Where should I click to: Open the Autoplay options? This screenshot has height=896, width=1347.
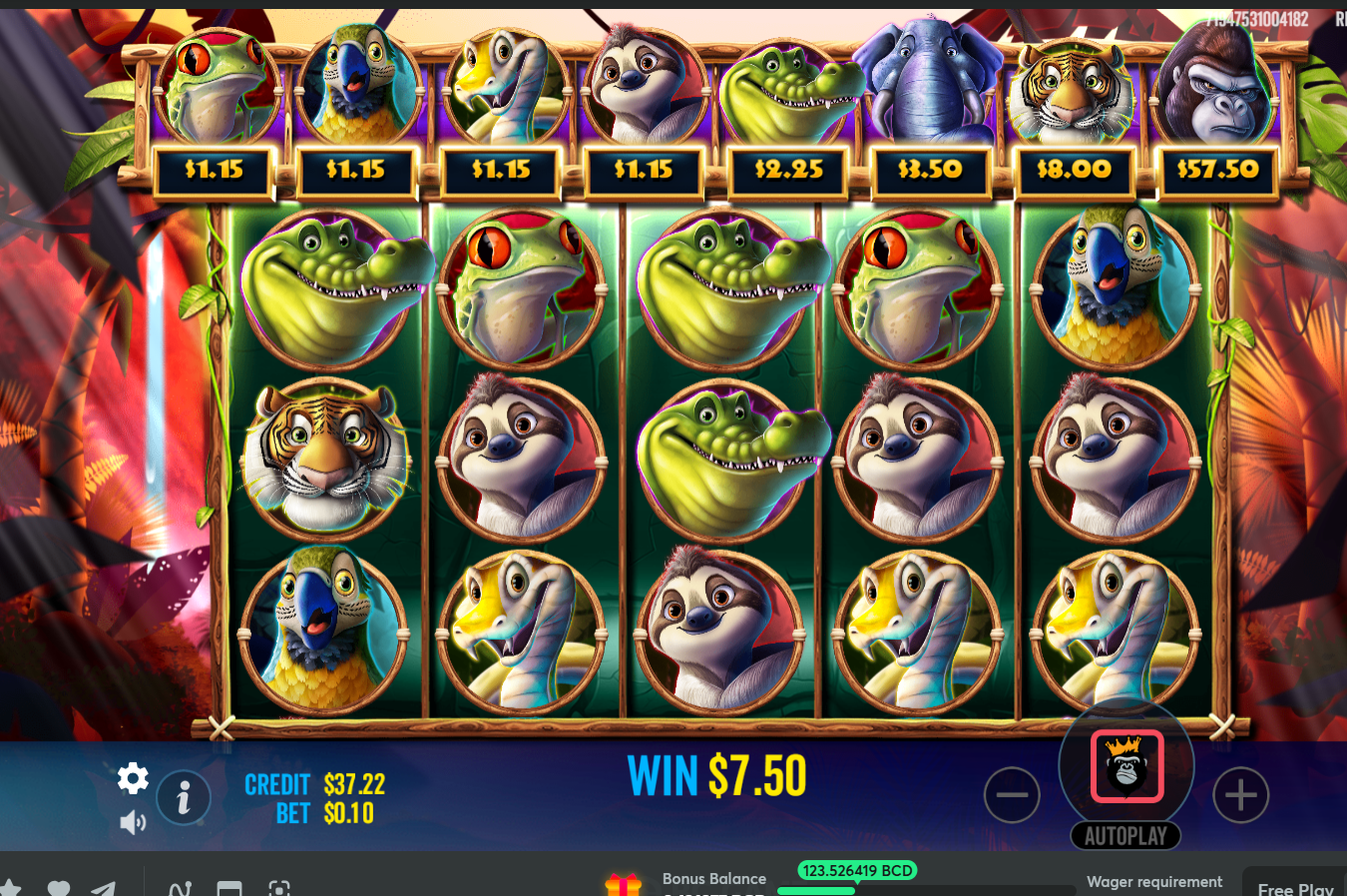pos(1125,836)
